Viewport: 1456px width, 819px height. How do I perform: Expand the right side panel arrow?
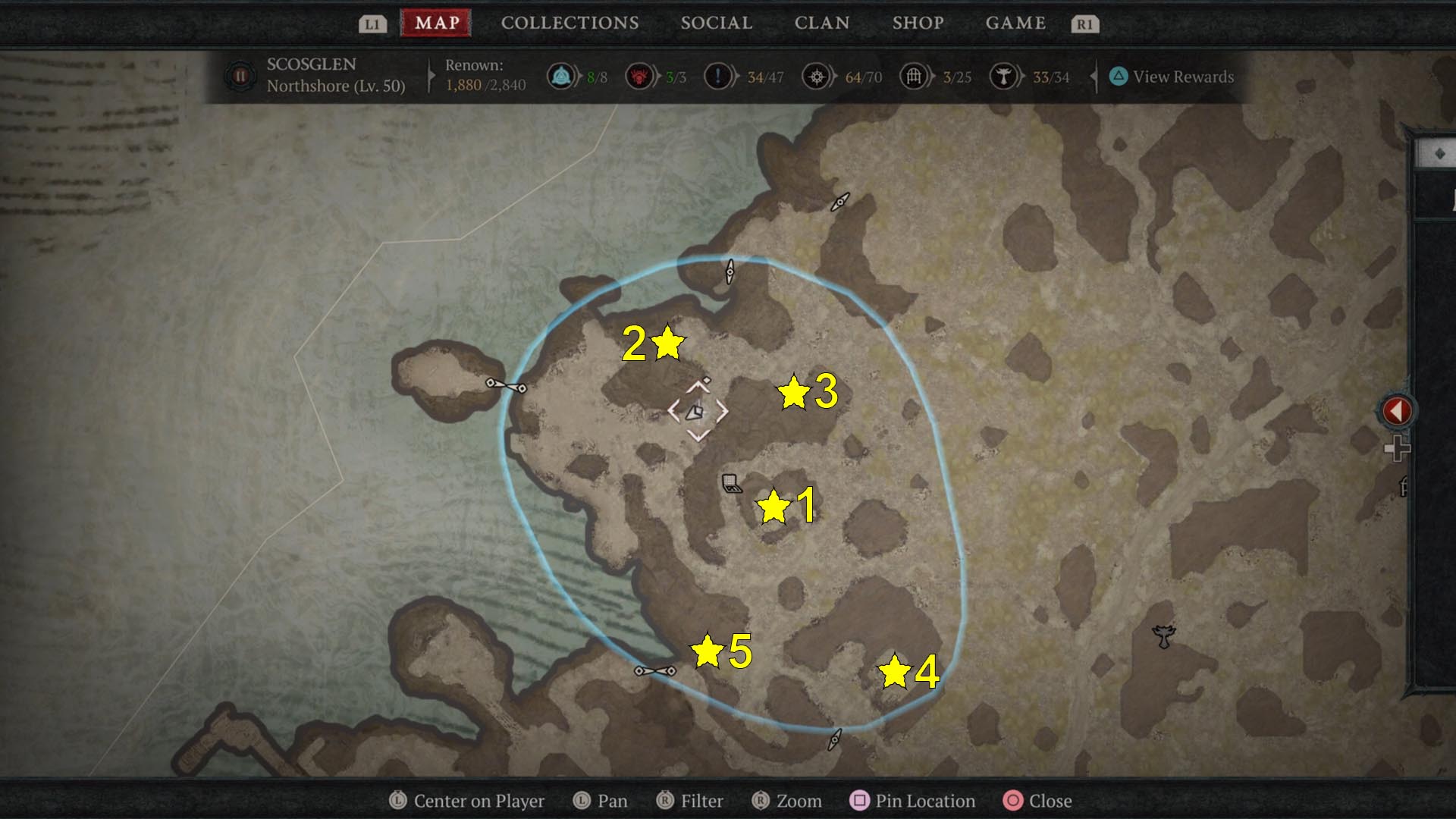point(1398,410)
